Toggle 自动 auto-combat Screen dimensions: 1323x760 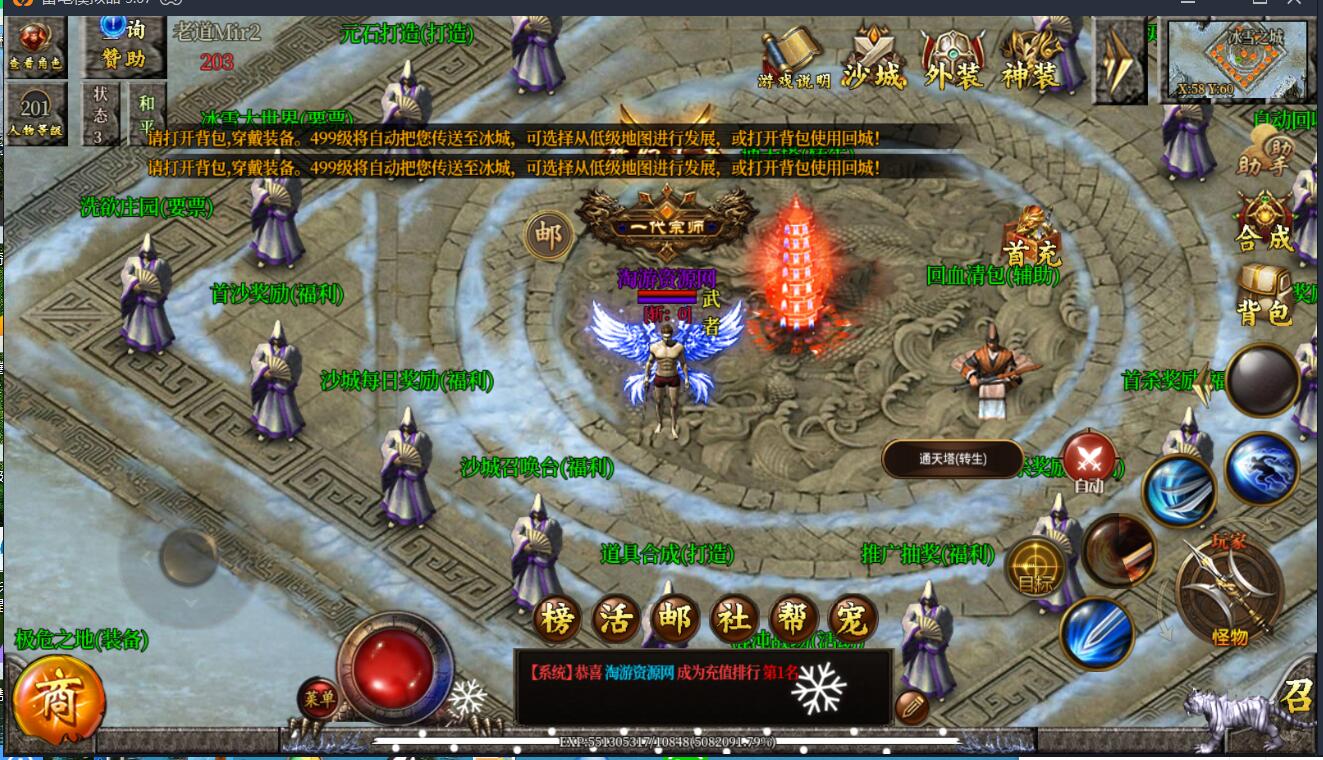1089,462
